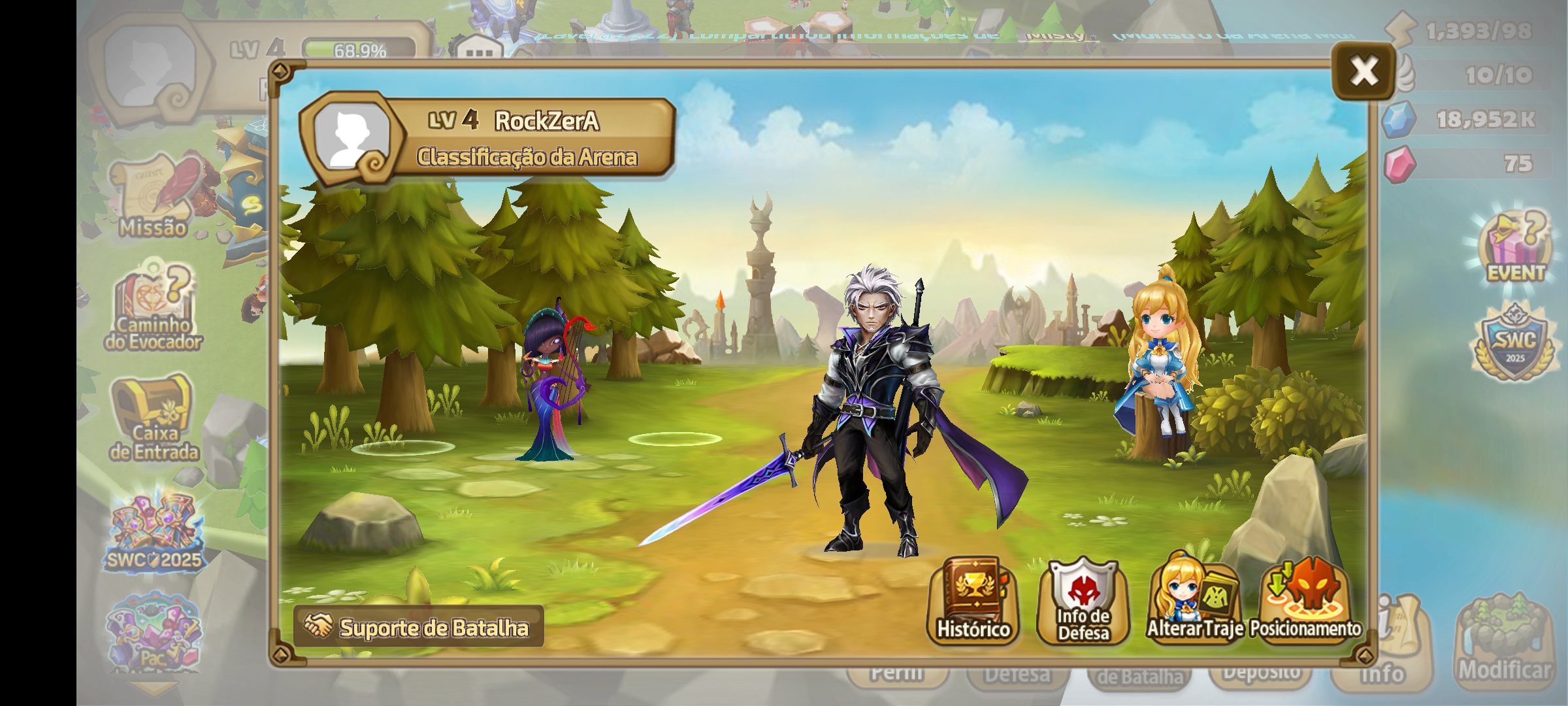Open the Histórico battle log

point(973,601)
